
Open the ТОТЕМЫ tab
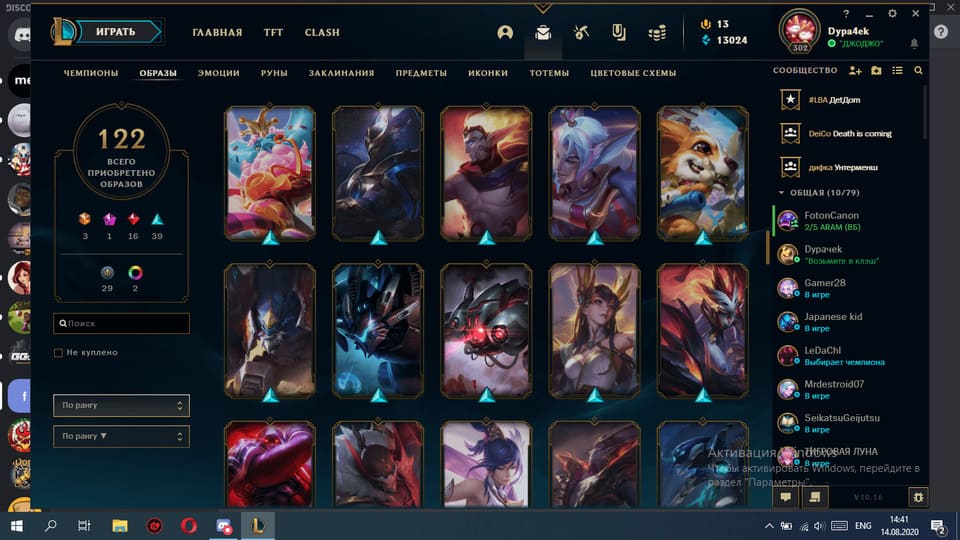(x=549, y=73)
